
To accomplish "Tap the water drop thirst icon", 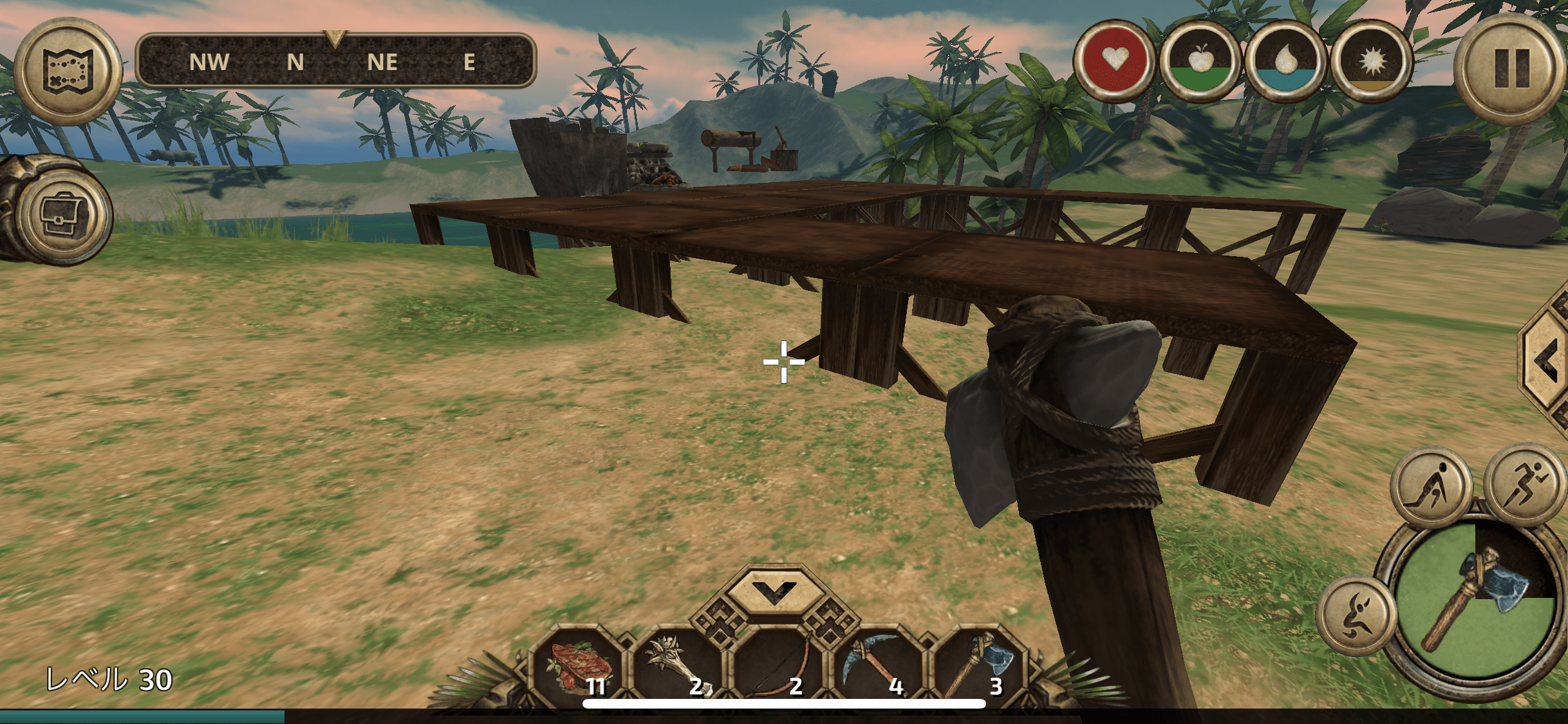I will pos(1285,61).
